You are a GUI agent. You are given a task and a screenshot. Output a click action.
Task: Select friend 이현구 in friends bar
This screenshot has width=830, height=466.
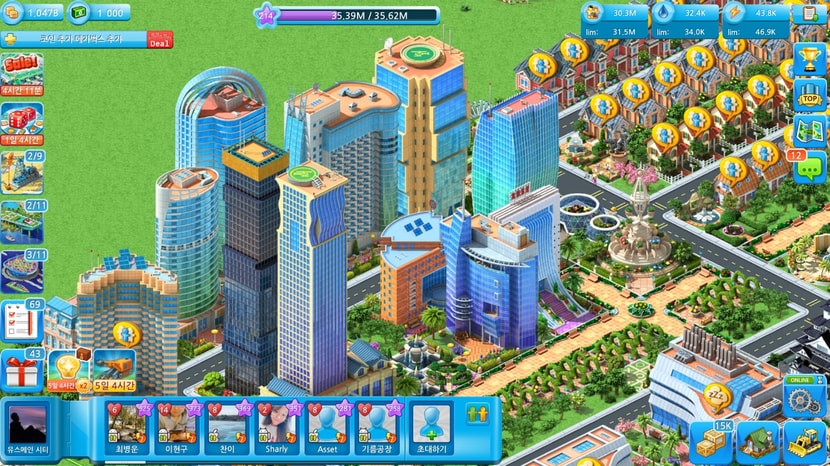pyautogui.click(x=177, y=425)
